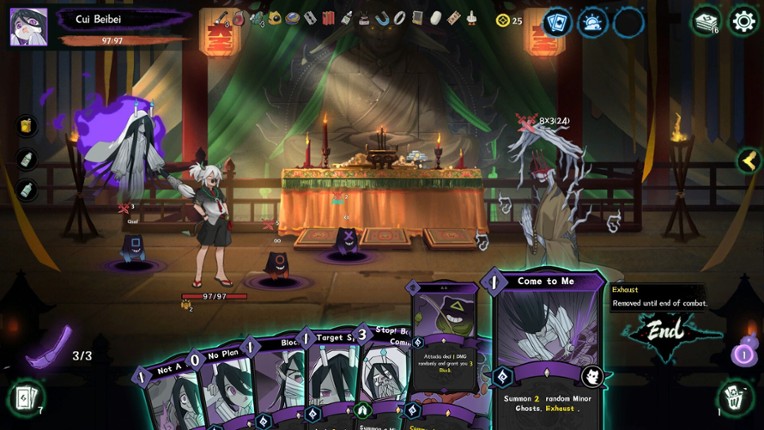The width and height of the screenshot is (764, 430).
Task: View the purple exhaust pile orb
Action: pyautogui.click(x=743, y=352)
